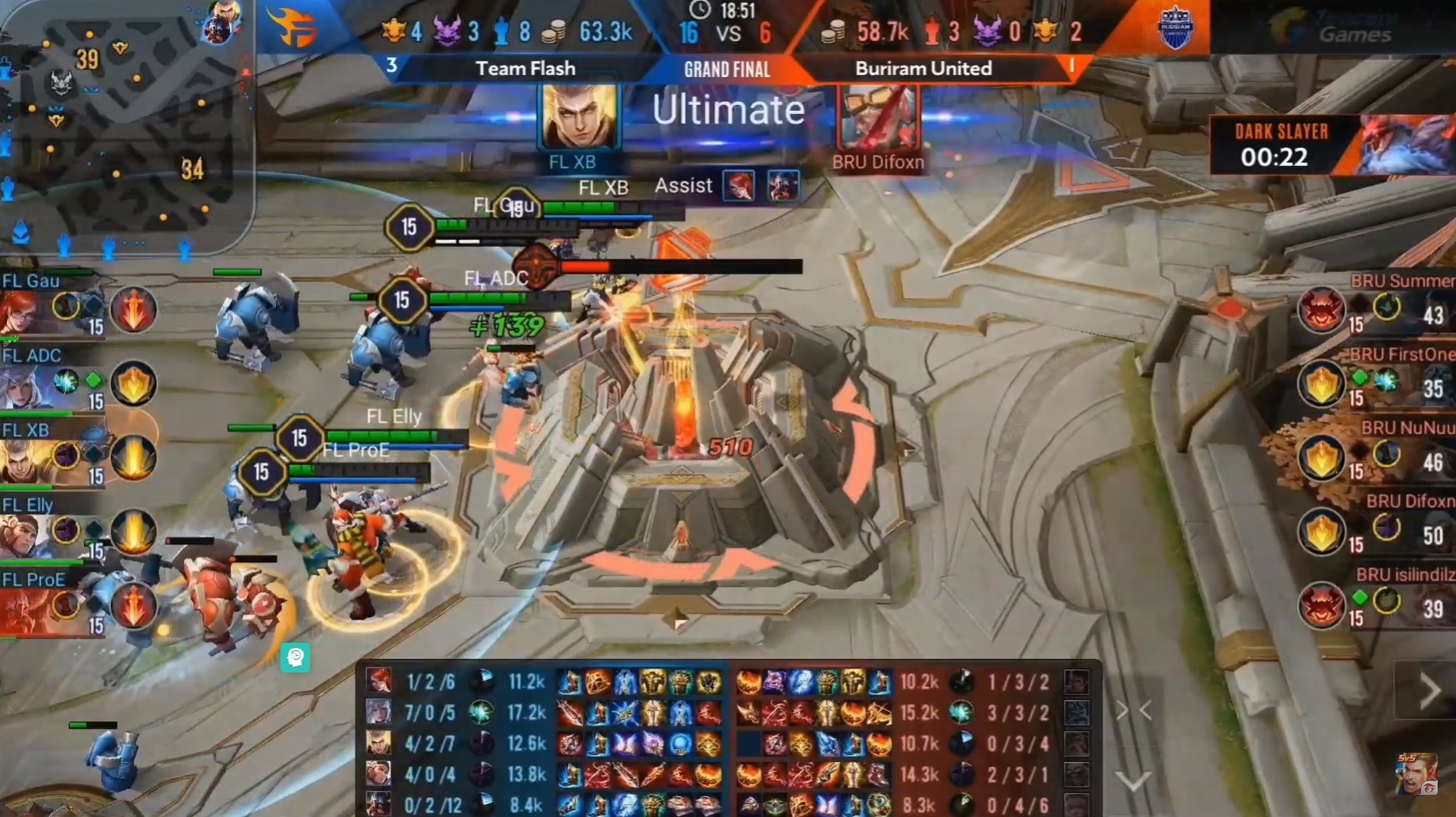This screenshot has width=1456, height=817.
Task: Switch to the Team Flash tab
Action: (x=526, y=68)
